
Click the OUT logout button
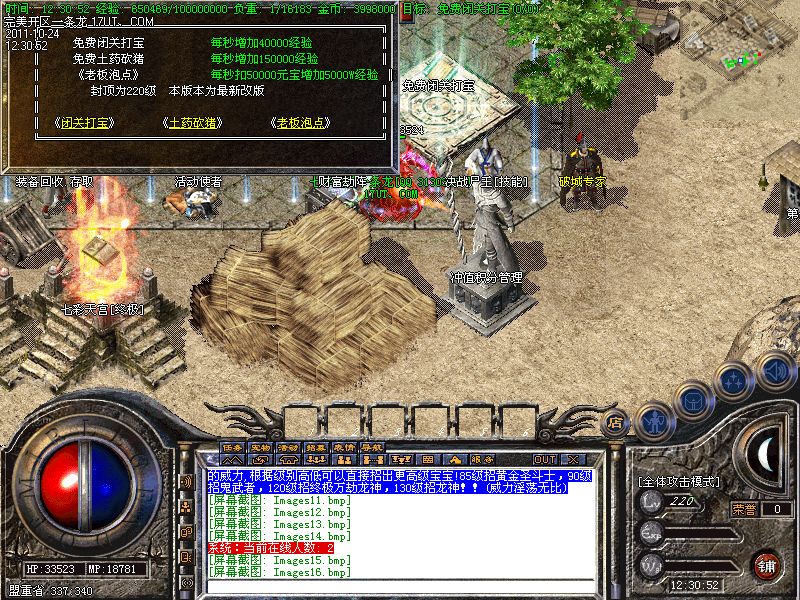[546, 459]
